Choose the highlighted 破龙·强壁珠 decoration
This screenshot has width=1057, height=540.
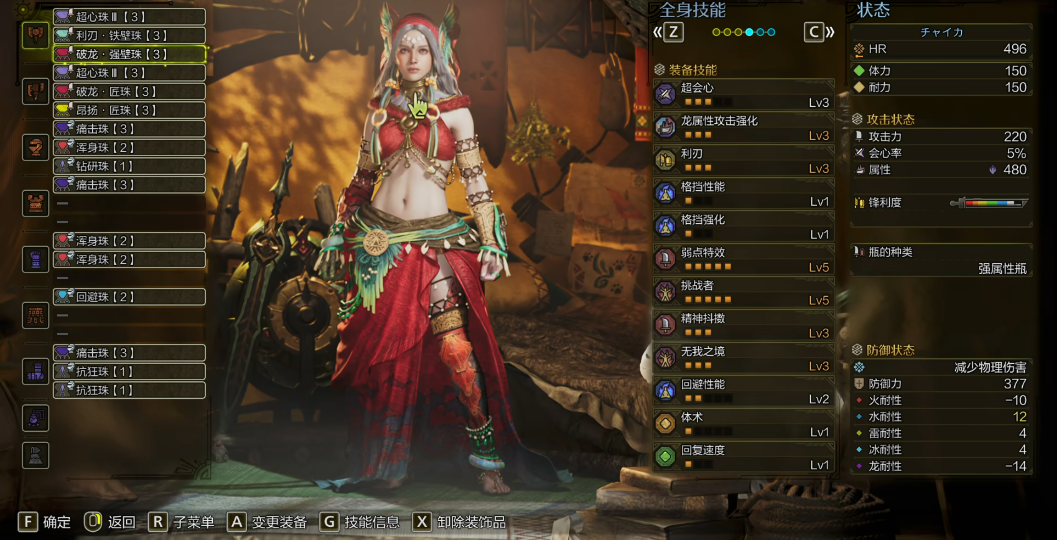coord(129,54)
